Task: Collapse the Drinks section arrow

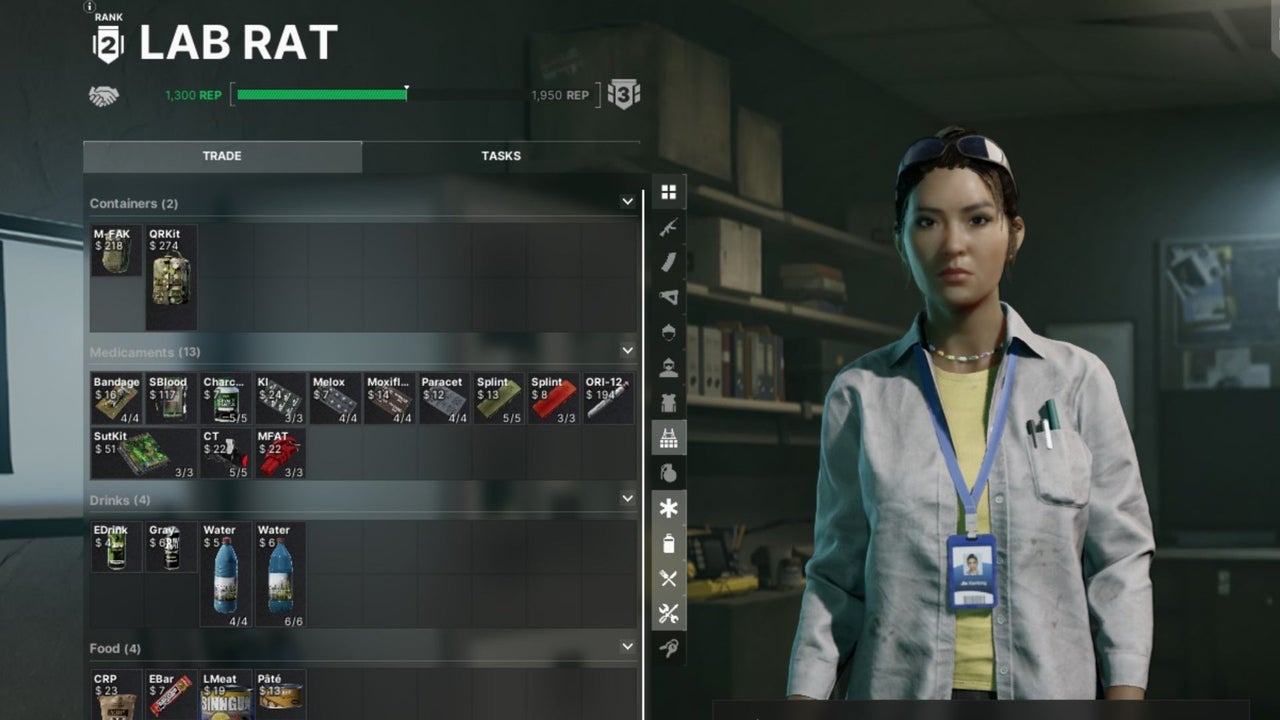Action: (x=627, y=499)
